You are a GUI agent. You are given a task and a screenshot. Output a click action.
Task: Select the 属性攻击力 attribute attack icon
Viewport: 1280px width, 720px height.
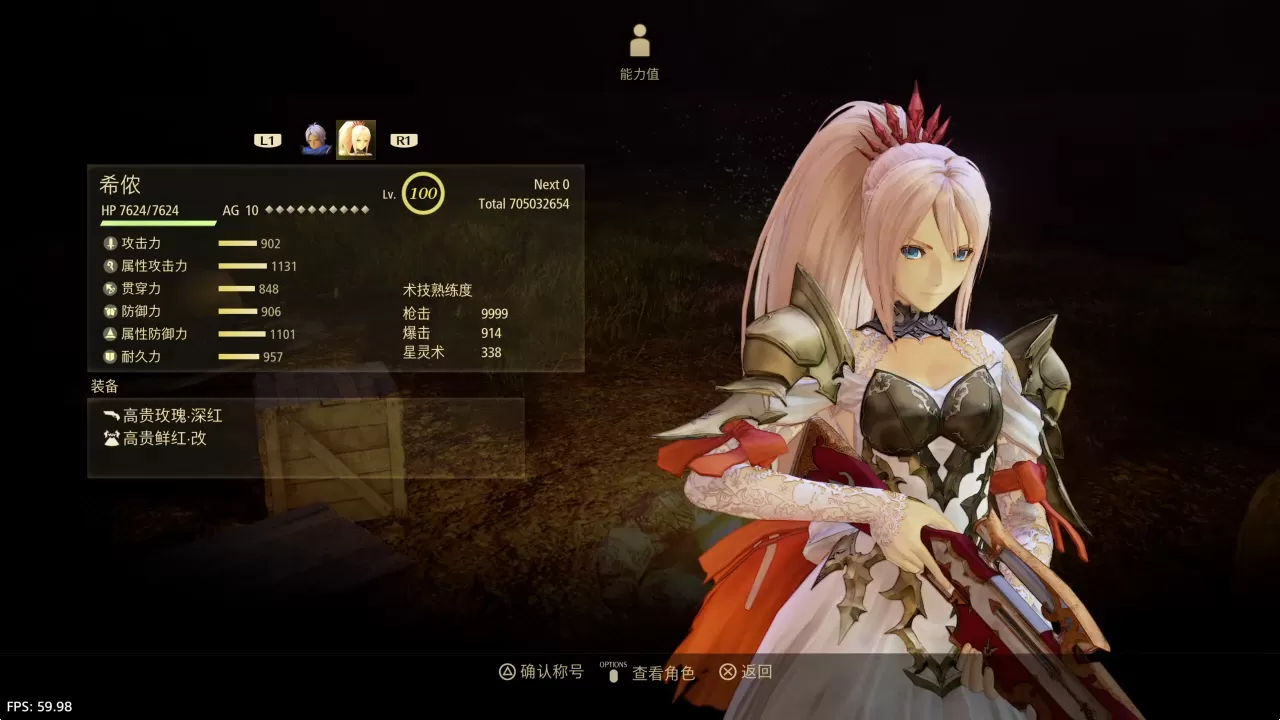[x=112, y=266]
